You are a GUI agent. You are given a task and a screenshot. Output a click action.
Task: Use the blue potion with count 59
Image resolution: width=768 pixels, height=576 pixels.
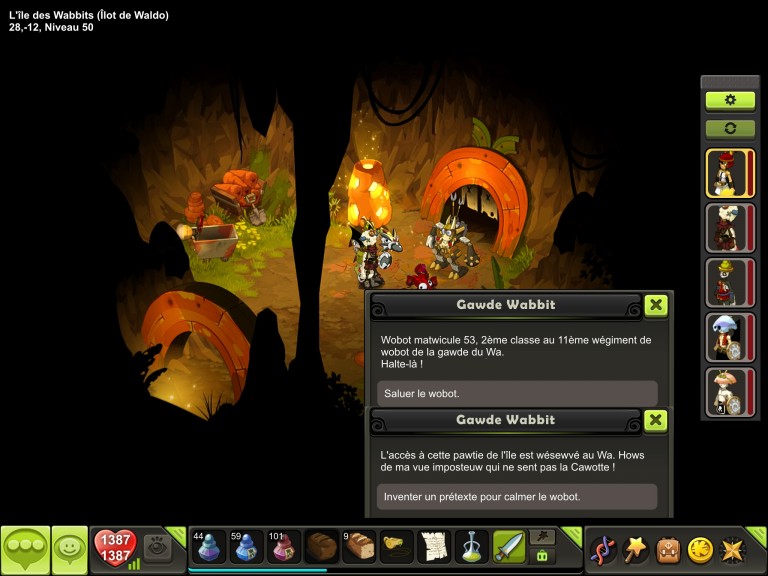(x=247, y=548)
